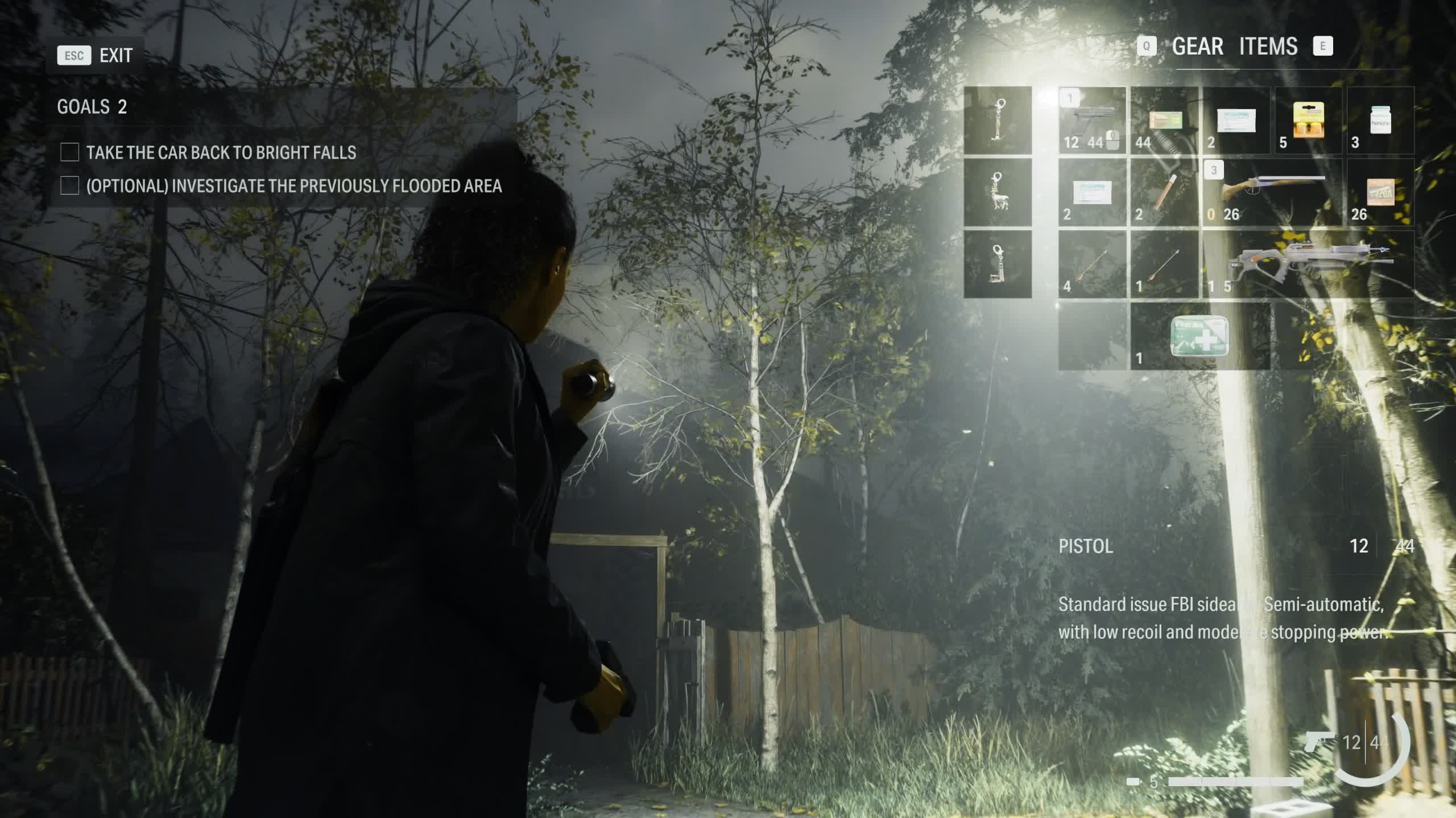Choose the lighthouse charm
This screenshot has height=818, width=1456.
point(998,264)
